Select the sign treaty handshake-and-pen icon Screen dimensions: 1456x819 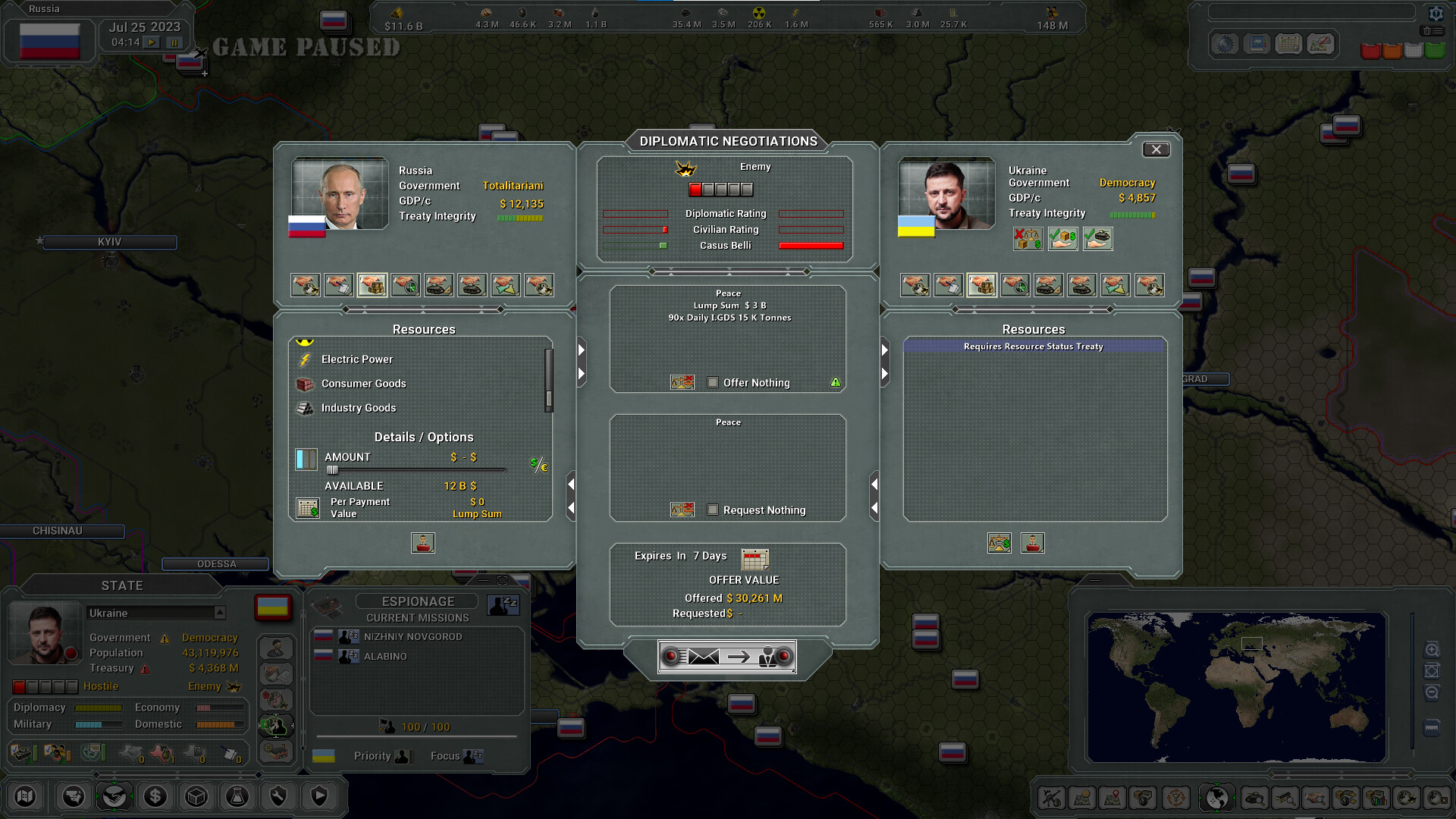tap(339, 285)
